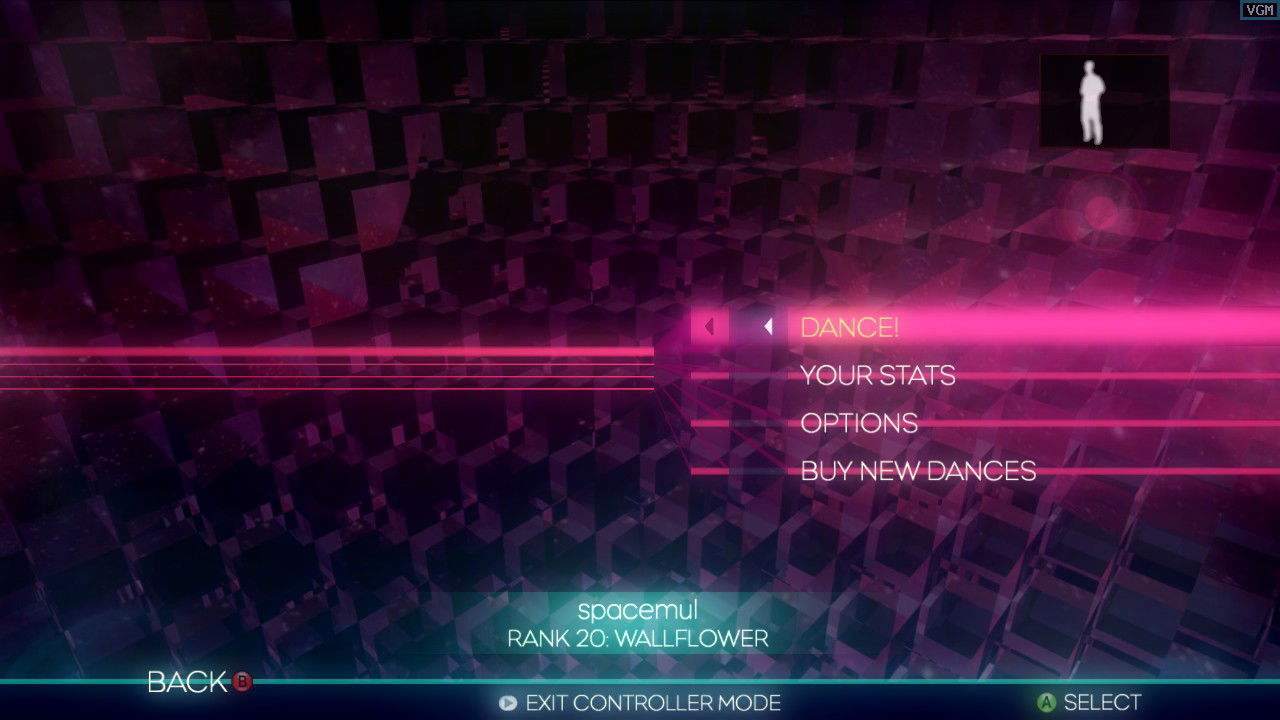Viewport: 1280px width, 720px height.
Task: Click the outer back chevron arrow
Action: [x=710, y=326]
